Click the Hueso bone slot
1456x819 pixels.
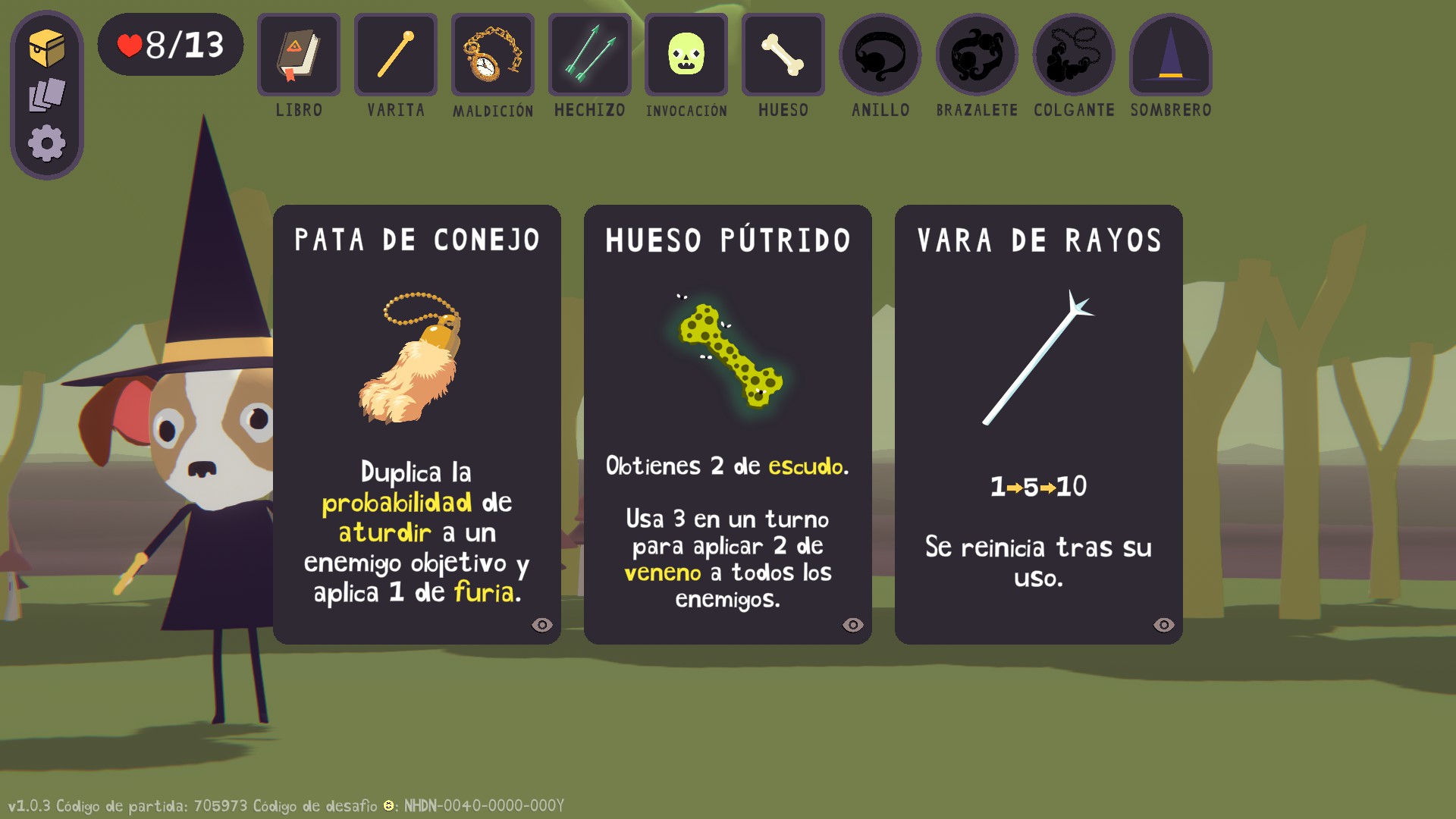pos(783,55)
